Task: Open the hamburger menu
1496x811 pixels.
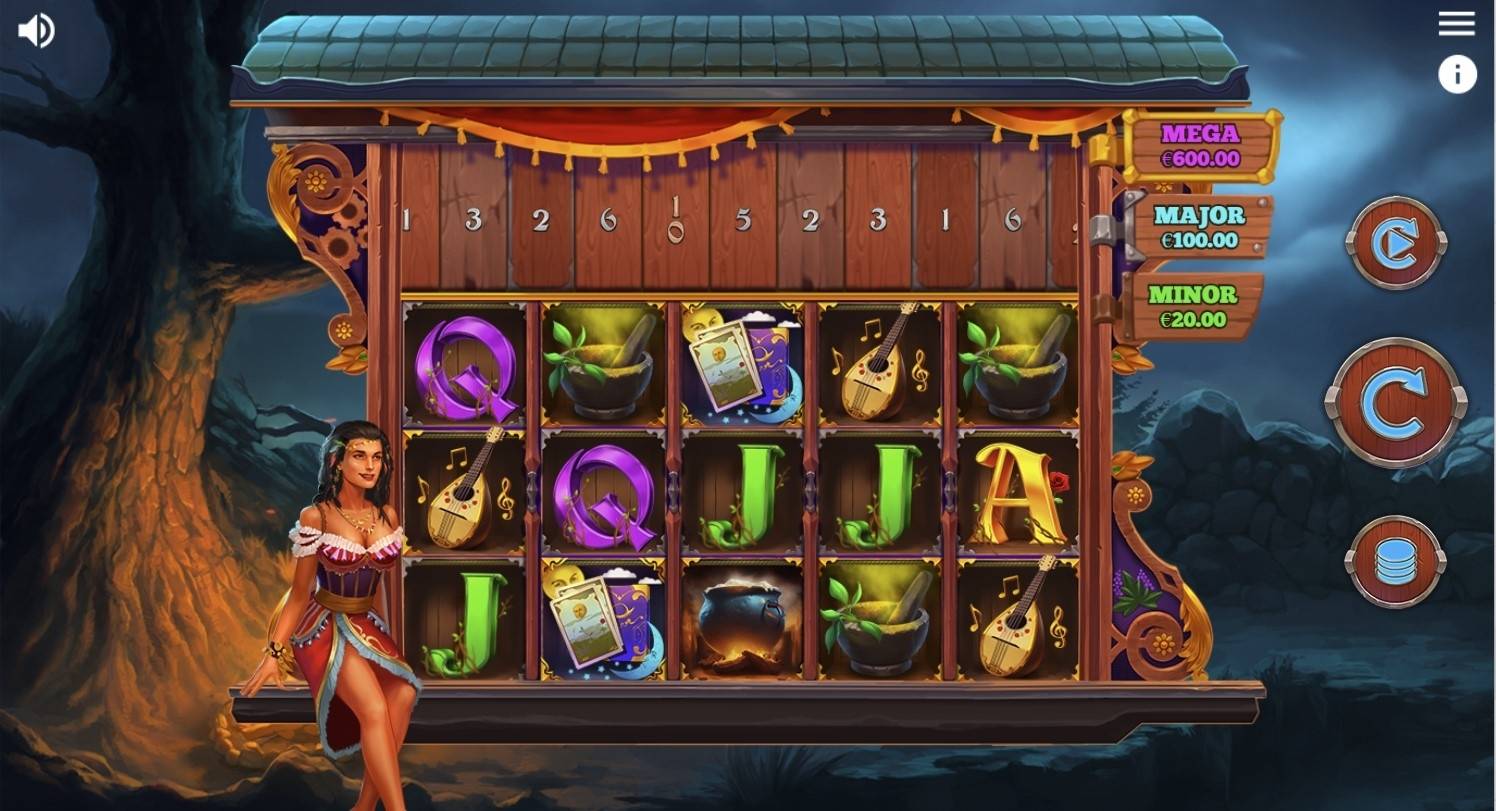Action: pos(1456,24)
